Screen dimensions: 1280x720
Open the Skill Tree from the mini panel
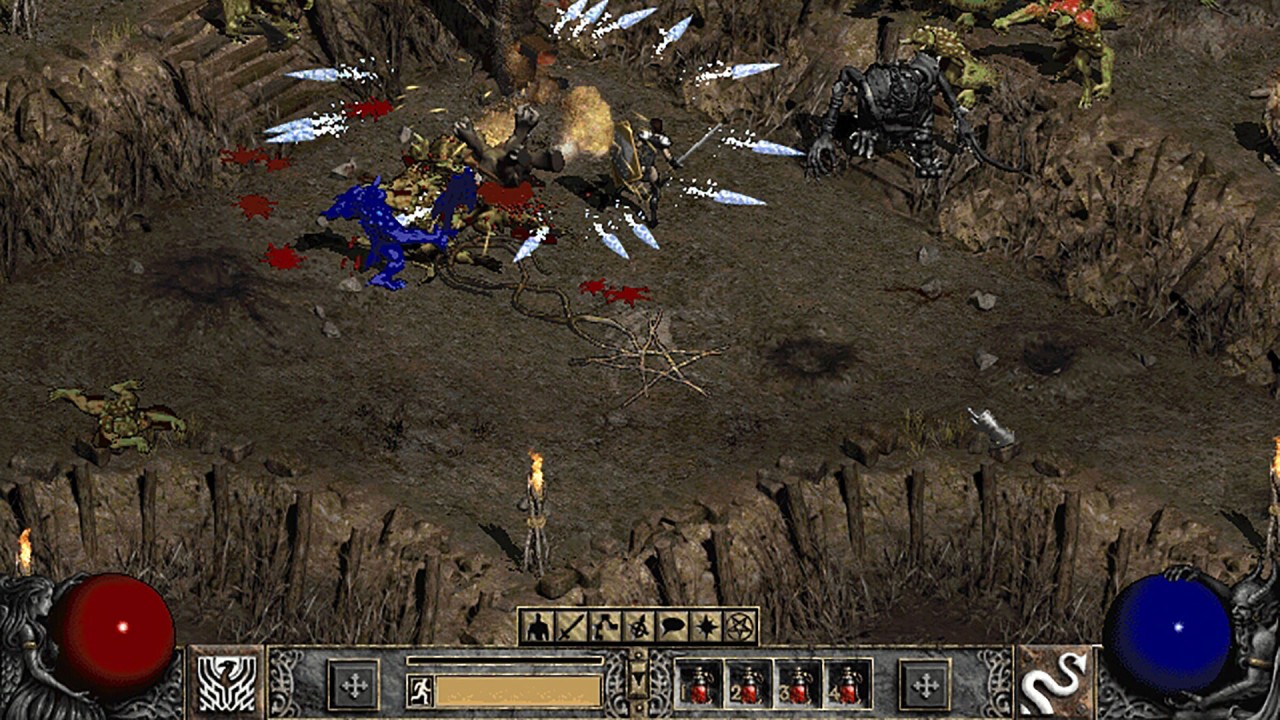coord(603,625)
